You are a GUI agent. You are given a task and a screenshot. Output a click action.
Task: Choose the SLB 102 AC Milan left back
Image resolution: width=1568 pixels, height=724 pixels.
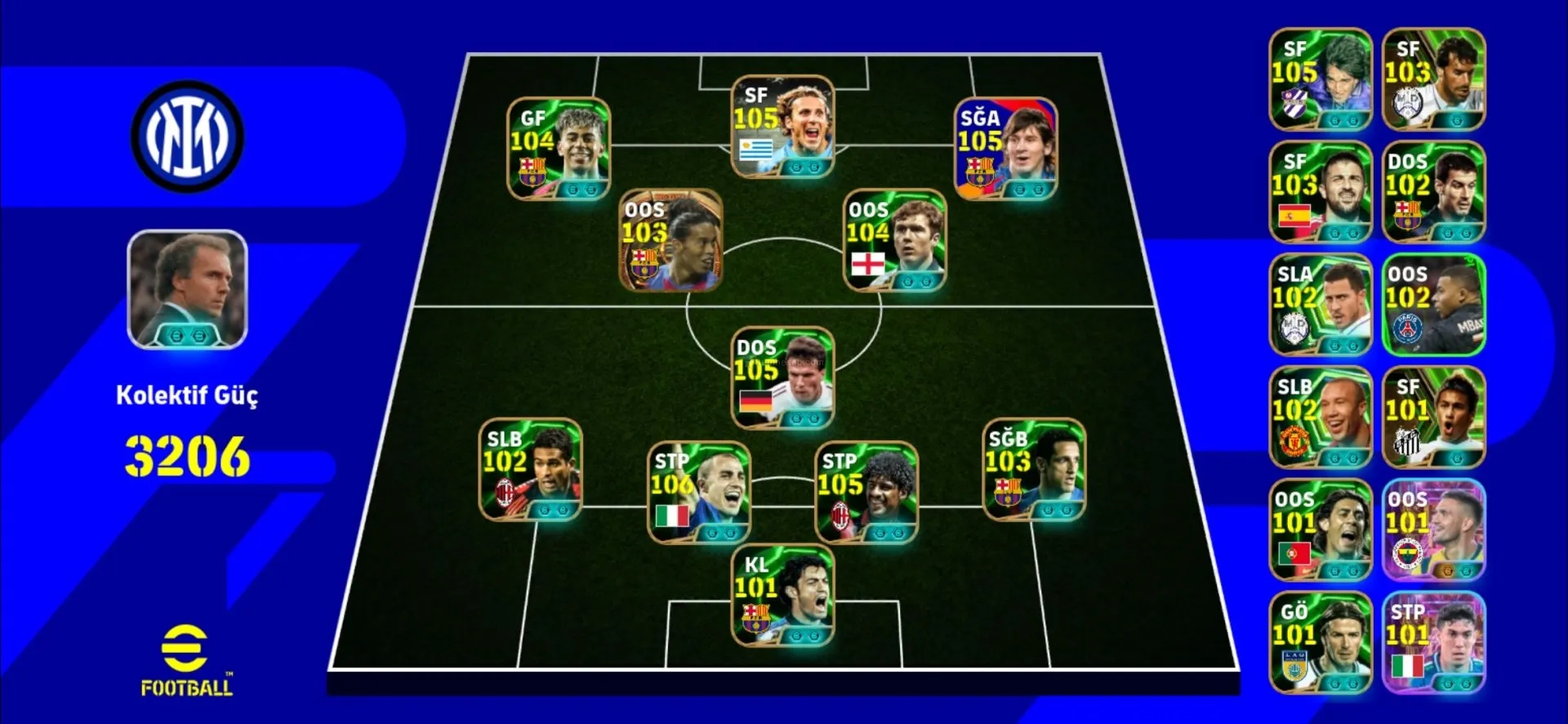click(530, 470)
